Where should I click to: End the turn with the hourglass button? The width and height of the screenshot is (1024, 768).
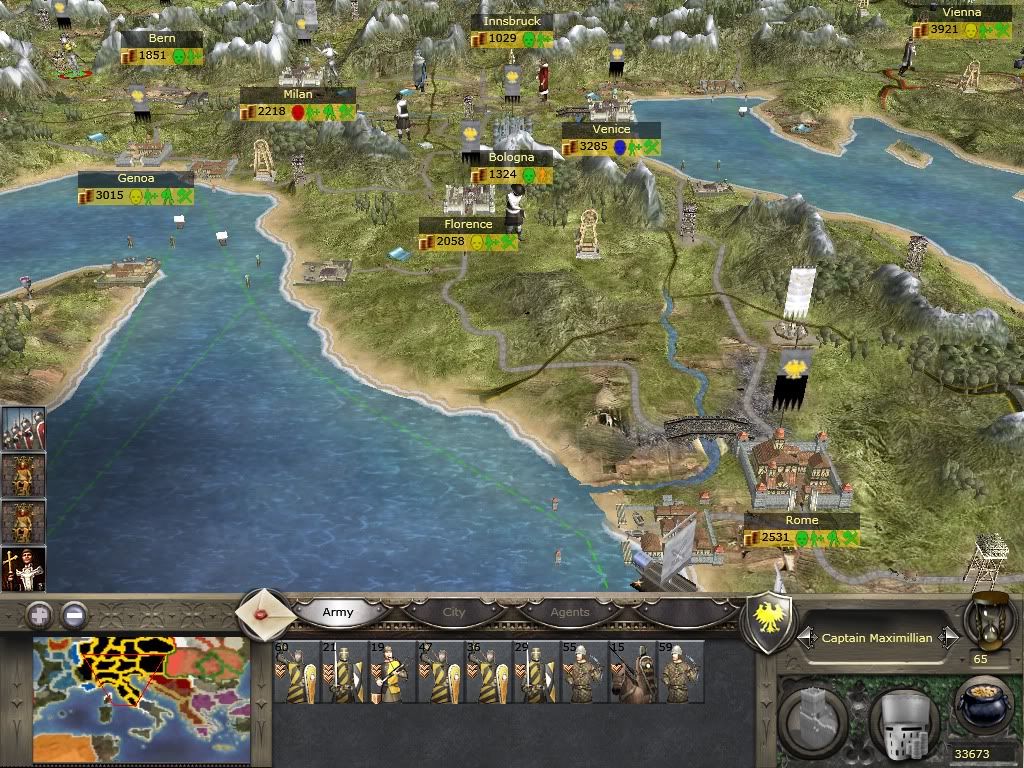point(988,617)
